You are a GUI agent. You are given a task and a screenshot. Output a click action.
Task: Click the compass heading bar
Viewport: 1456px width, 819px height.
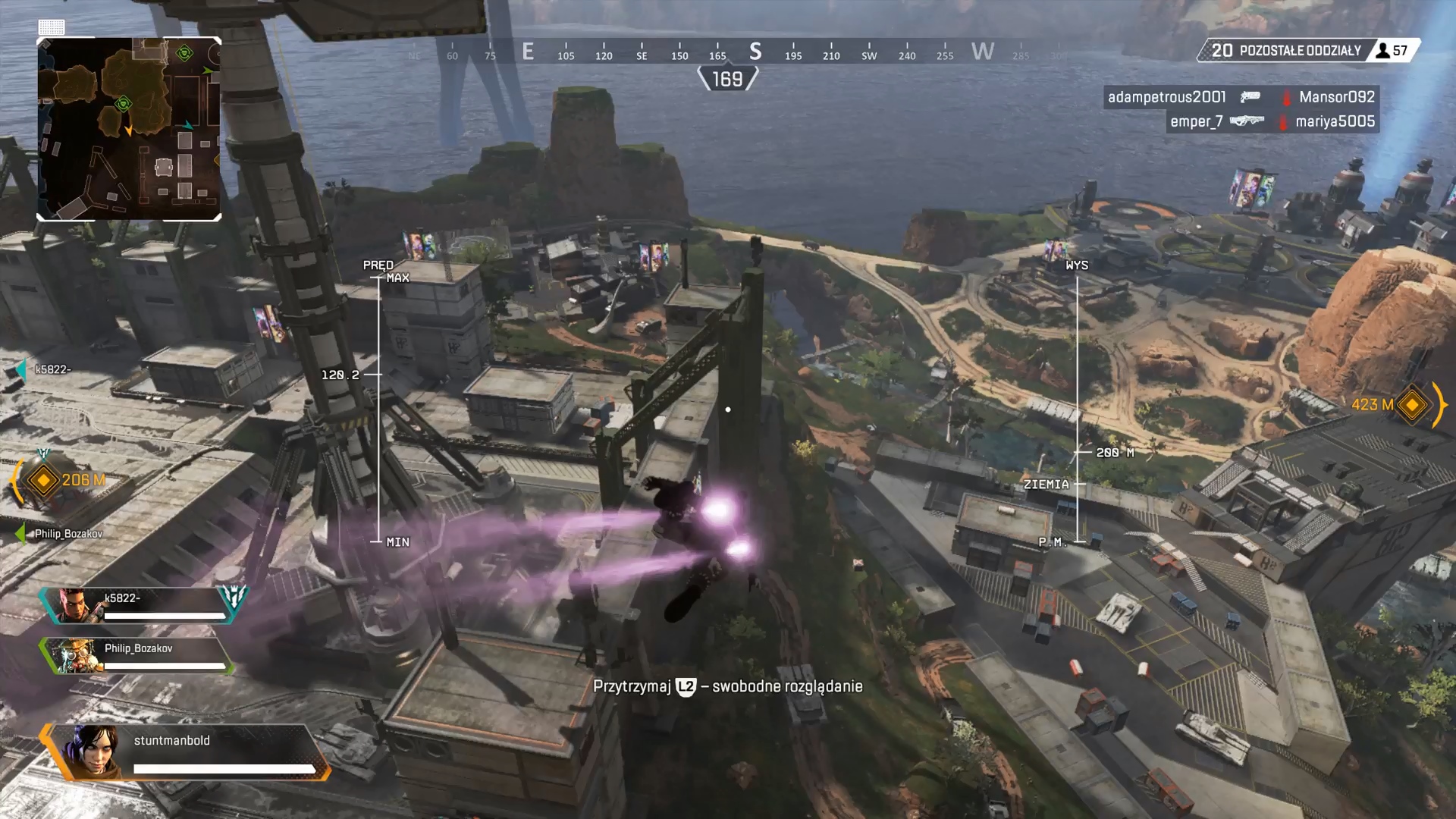pos(728,52)
